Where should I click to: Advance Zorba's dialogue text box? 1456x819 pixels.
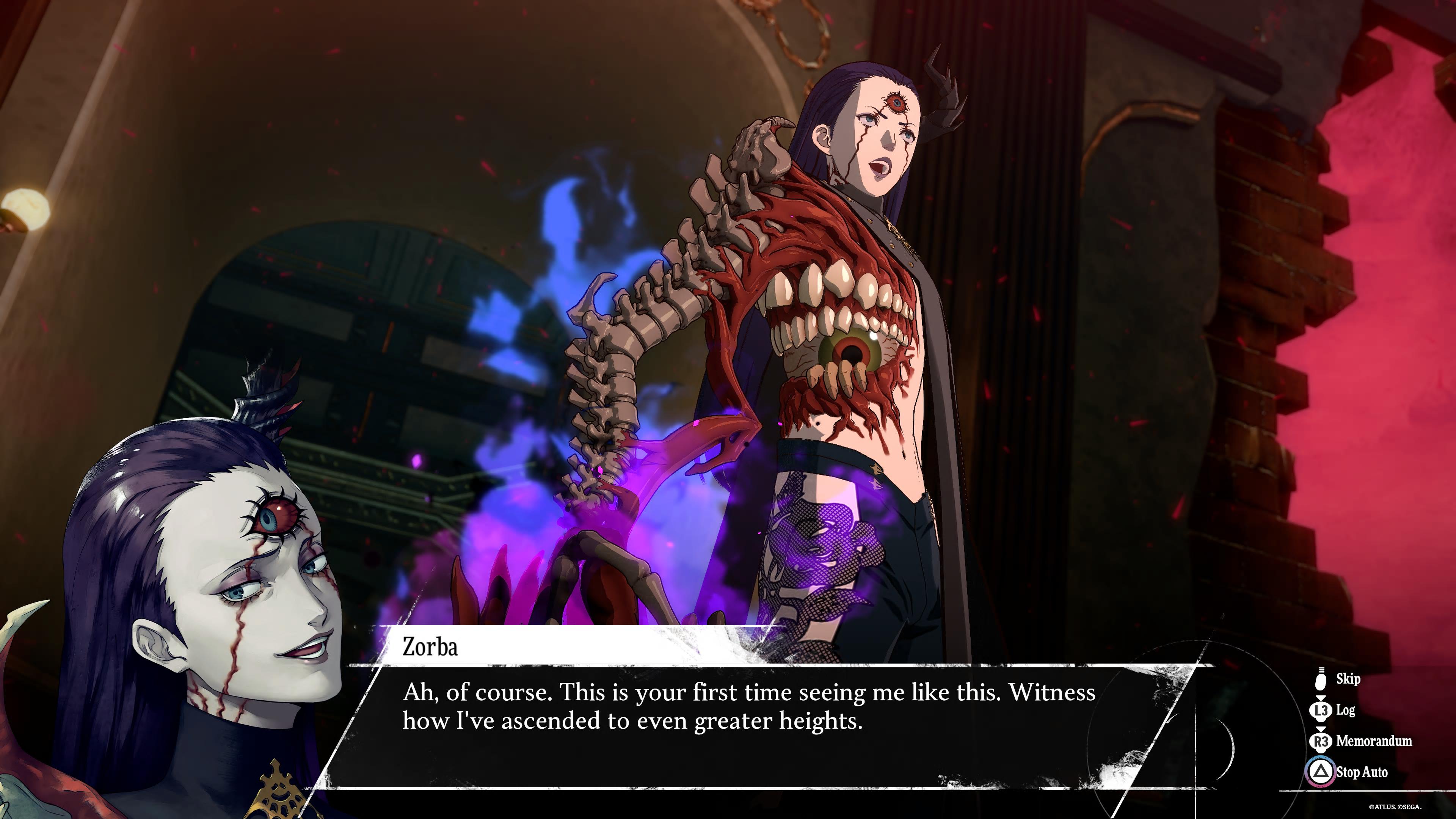tap(746, 726)
